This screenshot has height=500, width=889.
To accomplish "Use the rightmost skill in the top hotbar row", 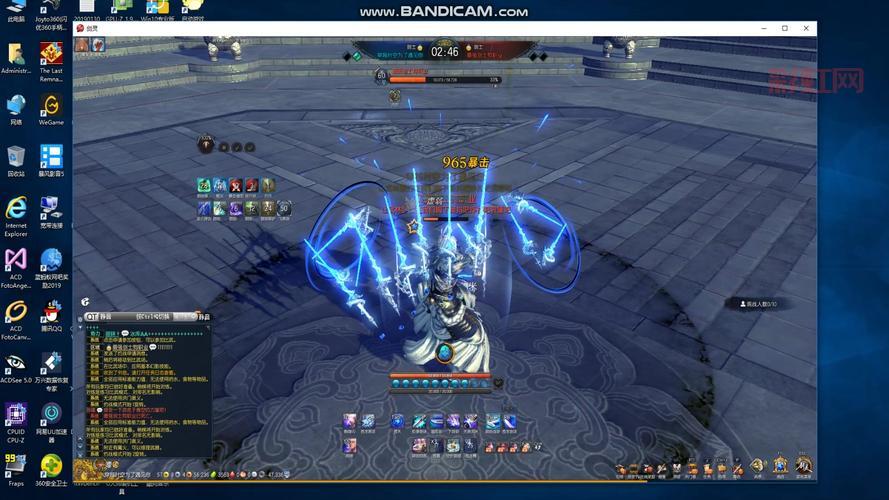I will (509, 422).
